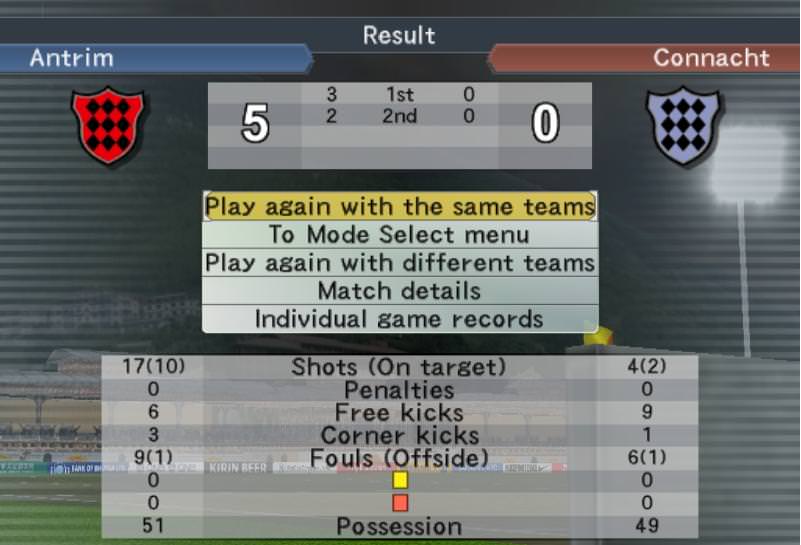Open Match details

pos(400,291)
